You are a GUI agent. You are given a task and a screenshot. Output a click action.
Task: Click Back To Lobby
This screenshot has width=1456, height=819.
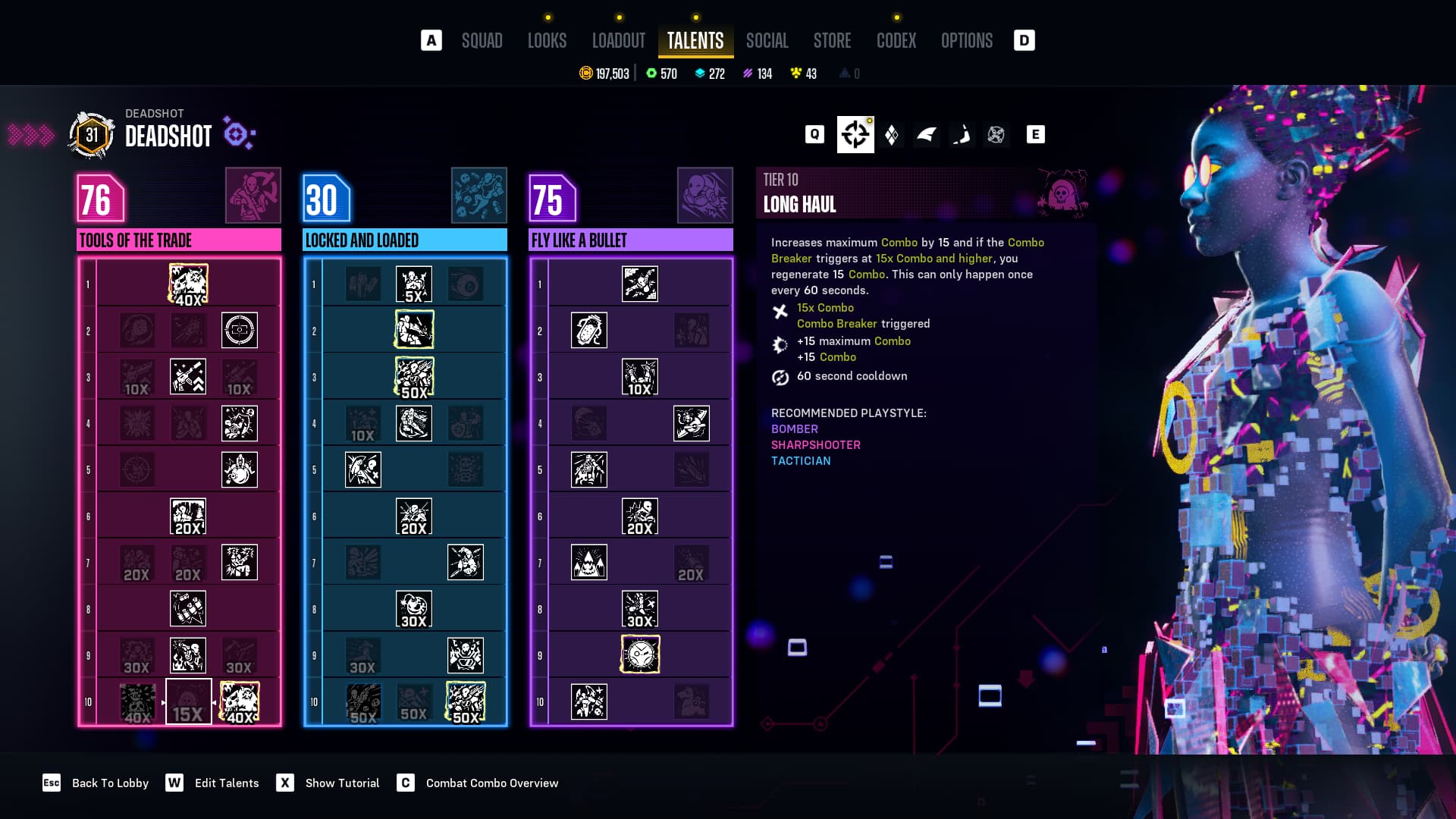coord(110,783)
